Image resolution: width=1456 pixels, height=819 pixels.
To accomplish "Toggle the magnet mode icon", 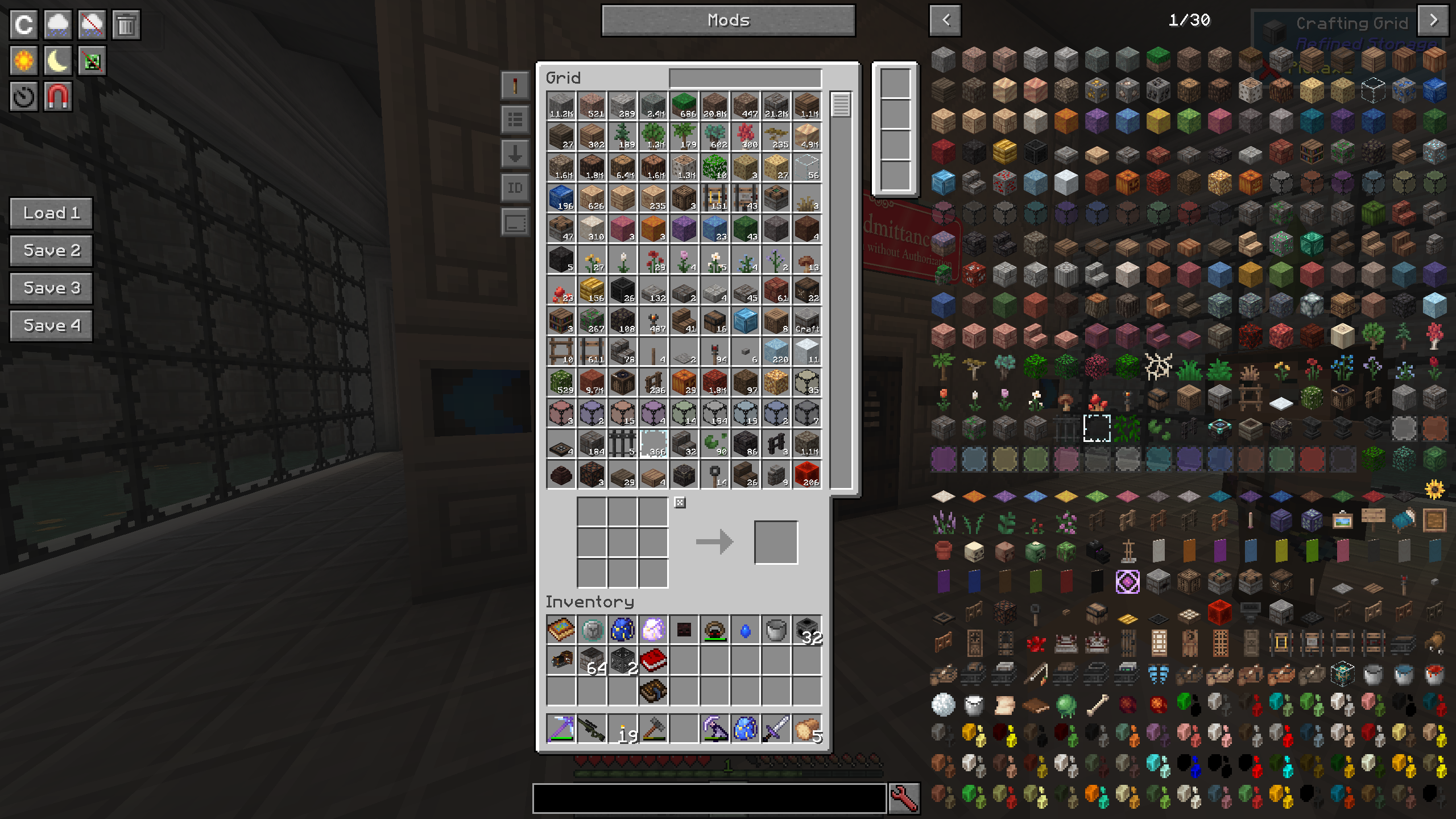I will 57,97.
